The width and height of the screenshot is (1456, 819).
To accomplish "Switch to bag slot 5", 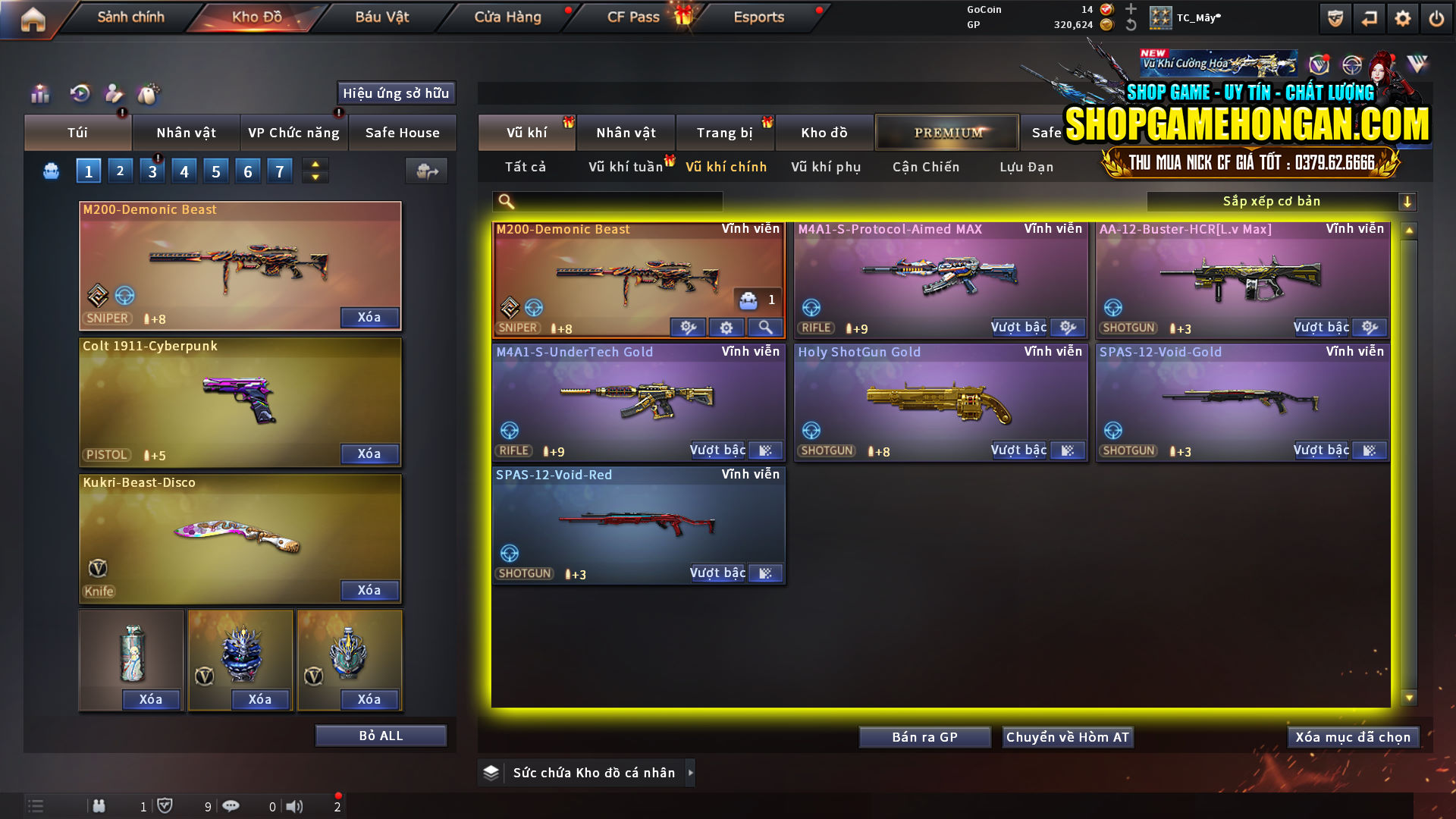I will tap(216, 171).
